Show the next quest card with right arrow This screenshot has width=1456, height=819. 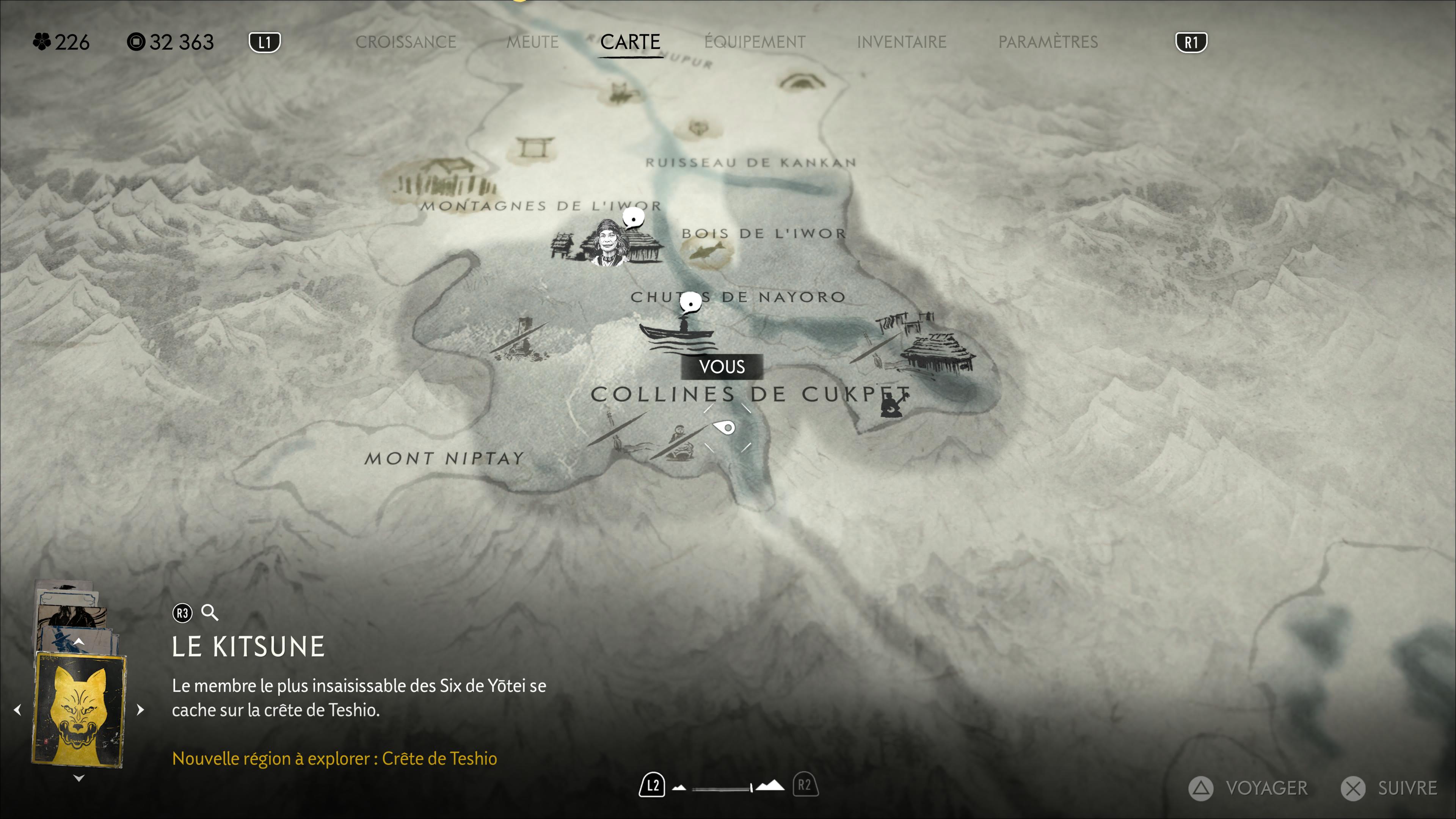tap(141, 709)
